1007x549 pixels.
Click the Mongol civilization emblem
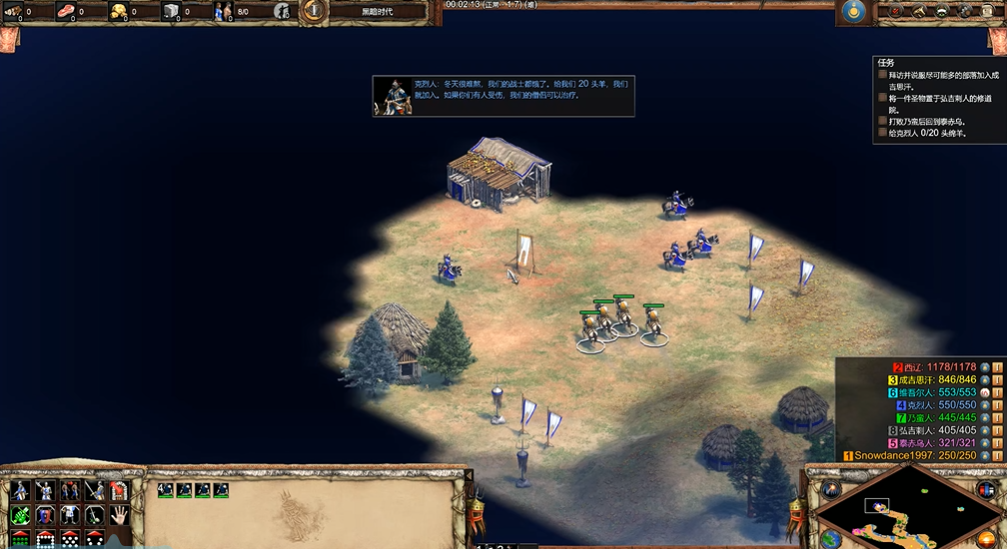853,11
